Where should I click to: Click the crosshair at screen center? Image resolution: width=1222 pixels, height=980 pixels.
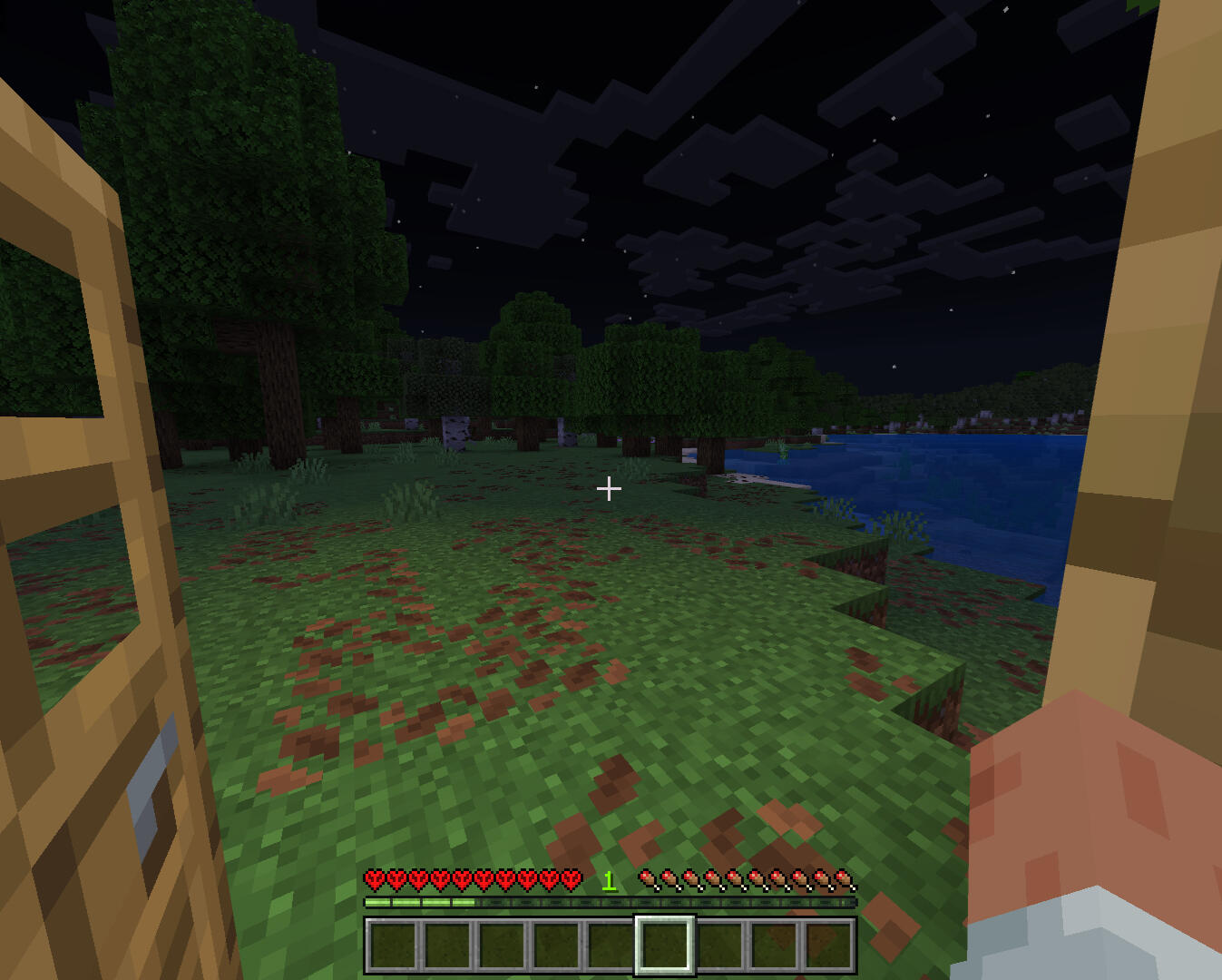click(610, 489)
